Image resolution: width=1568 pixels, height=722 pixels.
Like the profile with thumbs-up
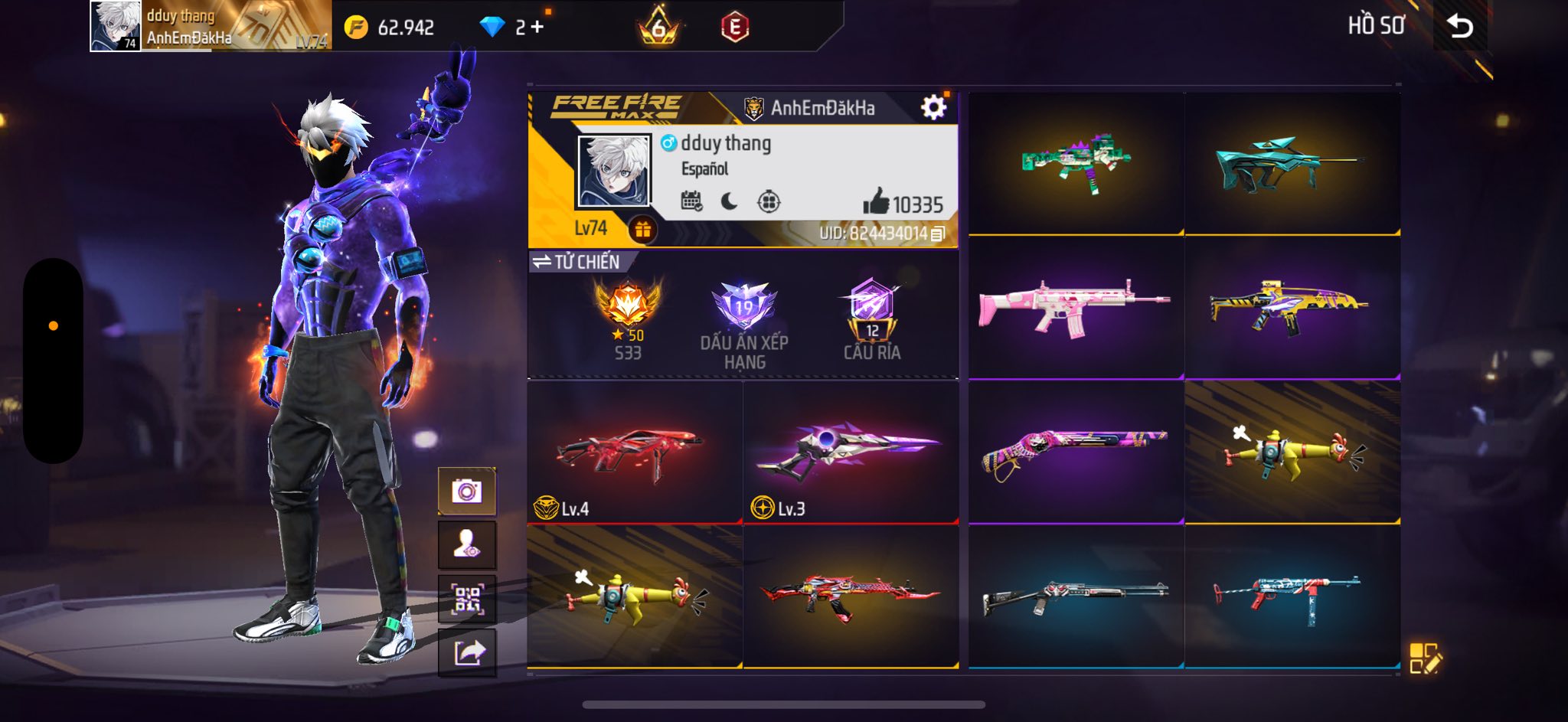875,203
